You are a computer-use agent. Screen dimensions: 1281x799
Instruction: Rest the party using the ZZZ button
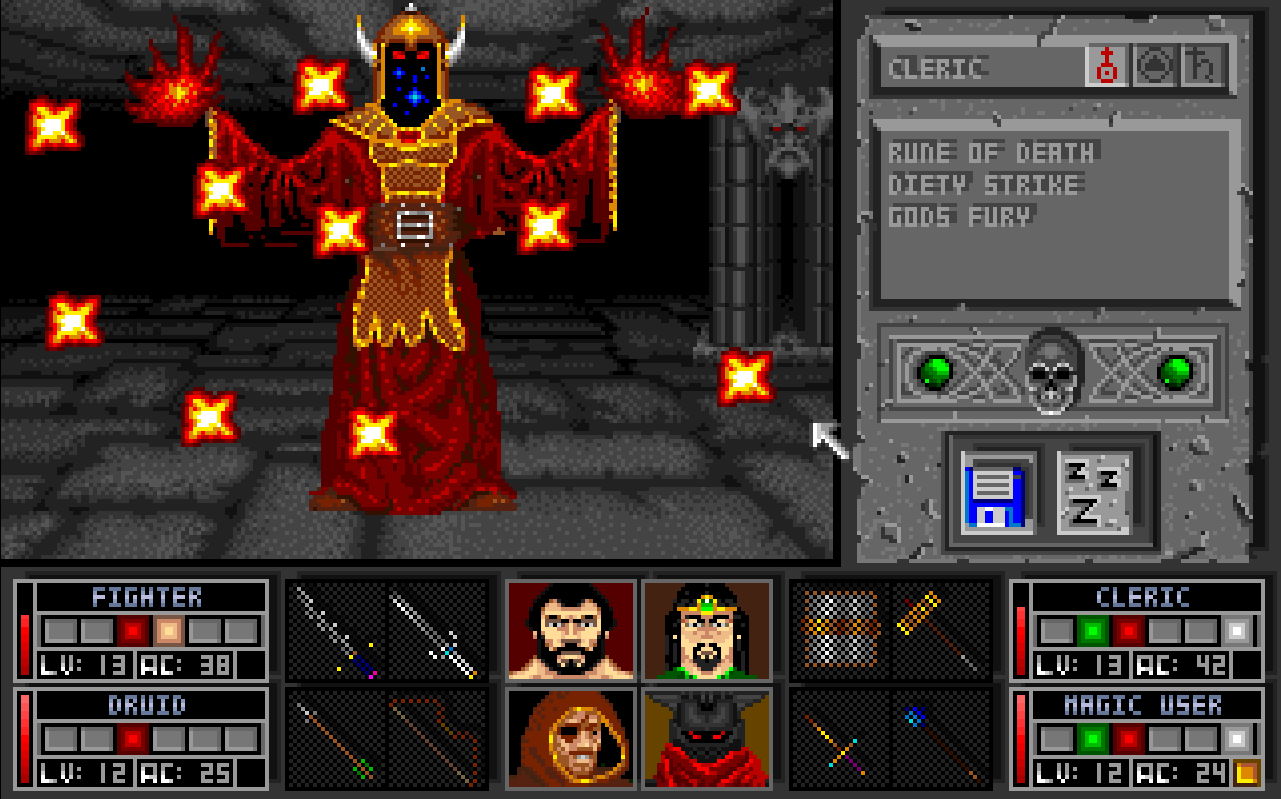pos(1093,492)
